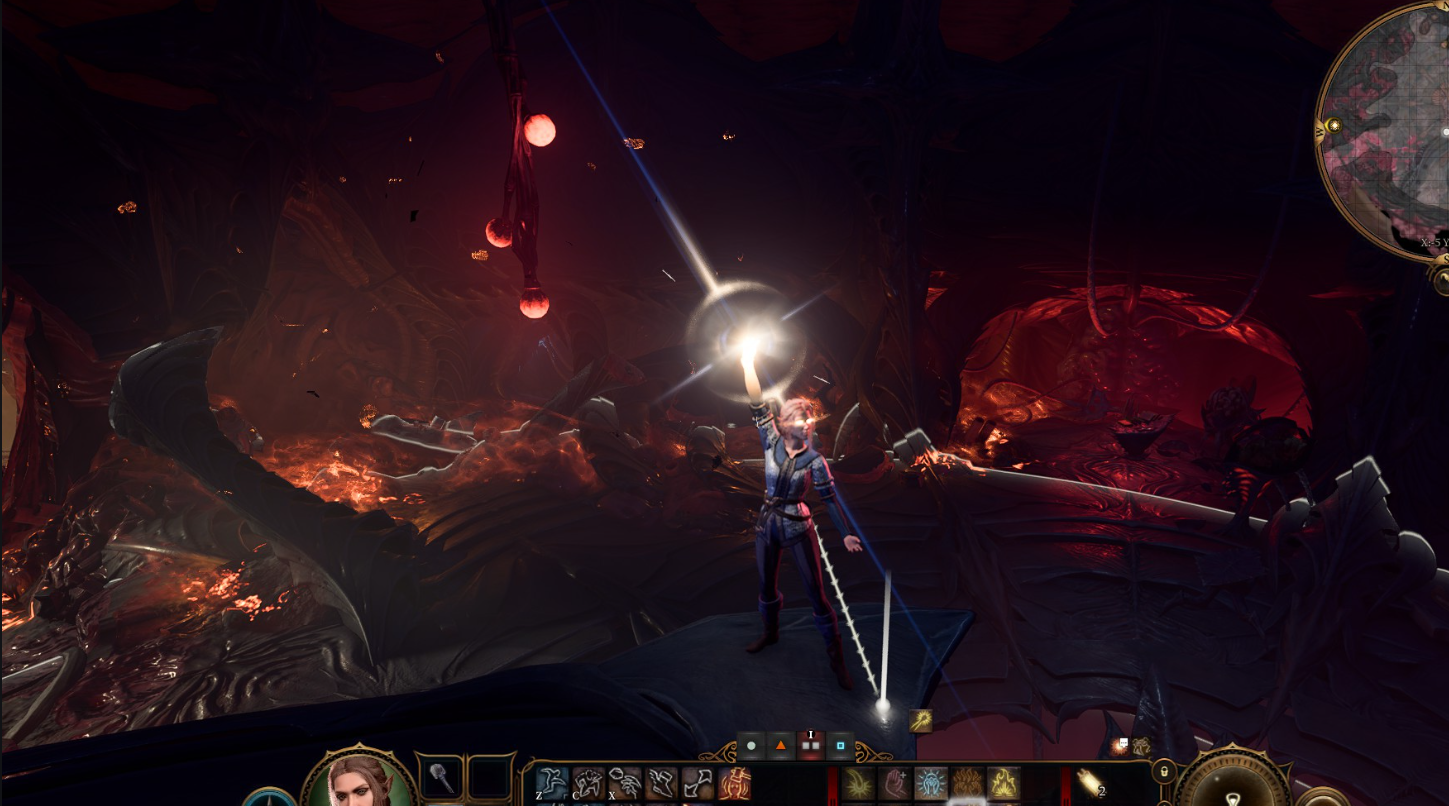
Task: Select the Throw action icon
Action: [x=625, y=783]
